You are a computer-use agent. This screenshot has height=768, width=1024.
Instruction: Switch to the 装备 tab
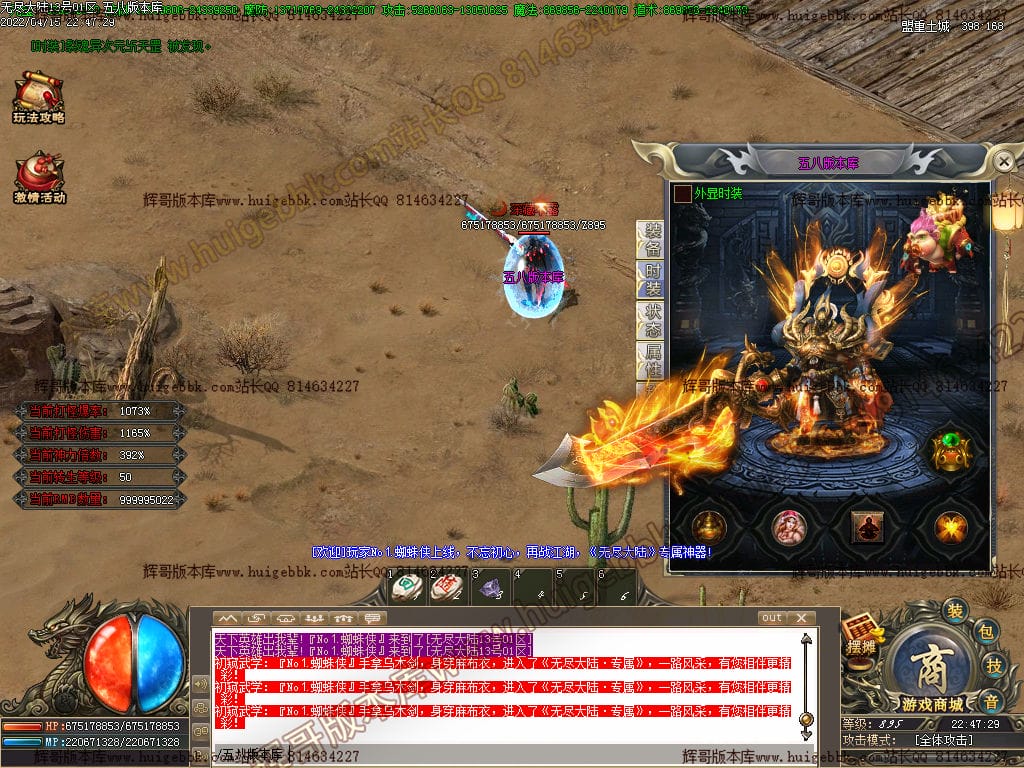[652, 240]
